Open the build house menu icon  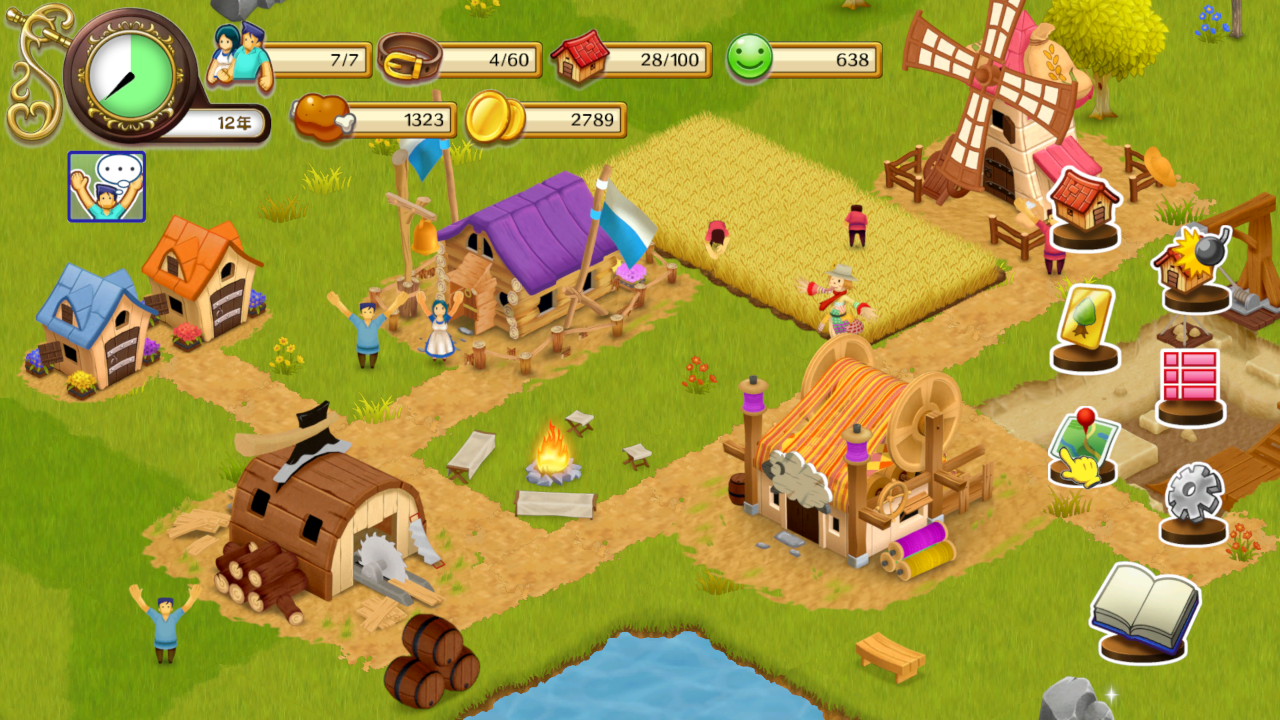[x=1085, y=207]
